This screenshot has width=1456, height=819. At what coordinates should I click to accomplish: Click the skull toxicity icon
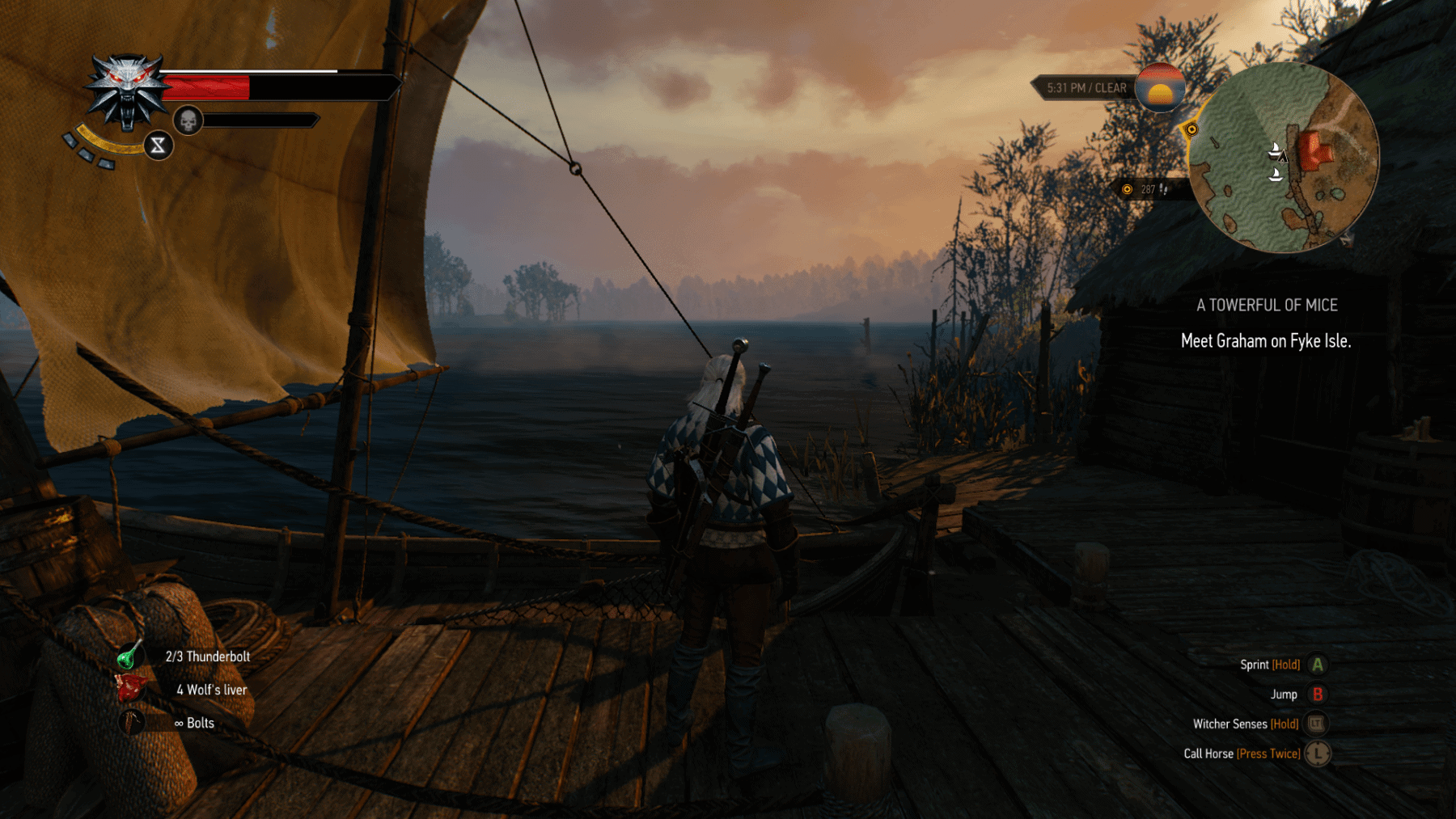click(x=188, y=121)
